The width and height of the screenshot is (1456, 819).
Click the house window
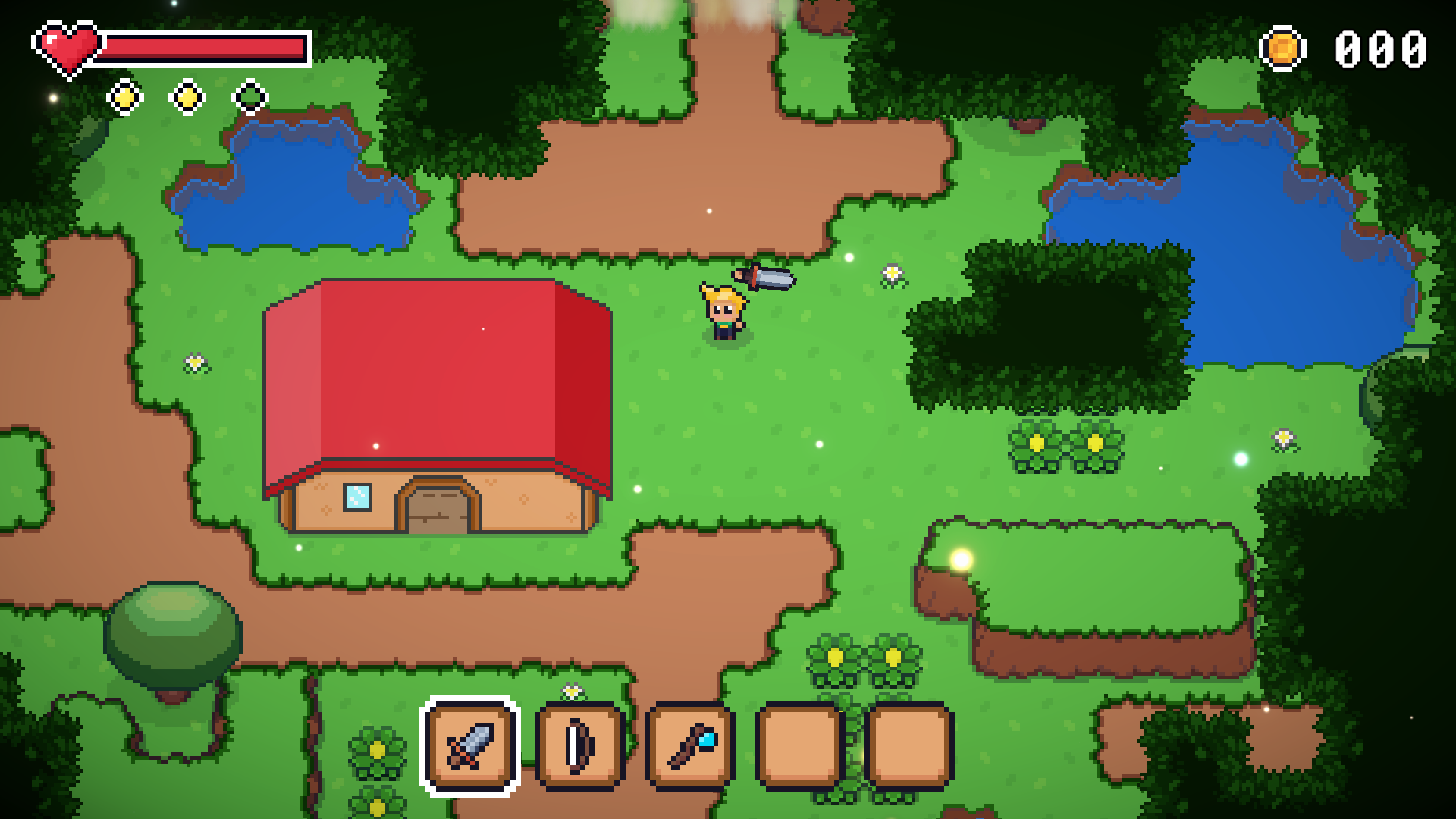click(x=358, y=497)
